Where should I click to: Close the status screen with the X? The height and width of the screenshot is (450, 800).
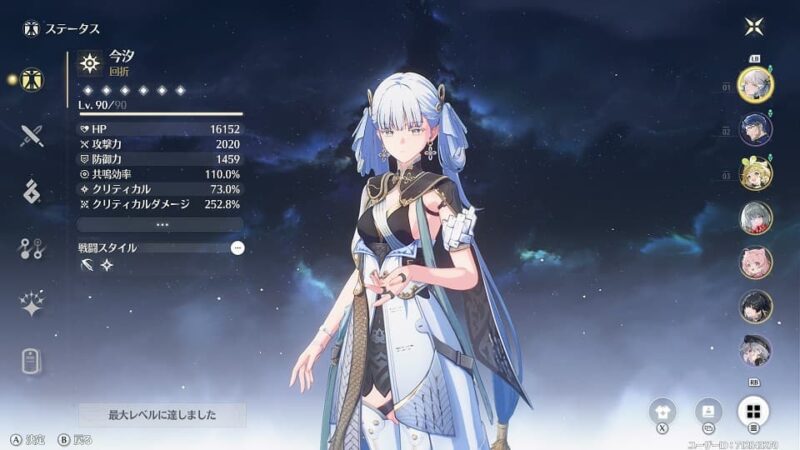pyautogui.click(x=755, y=27)
